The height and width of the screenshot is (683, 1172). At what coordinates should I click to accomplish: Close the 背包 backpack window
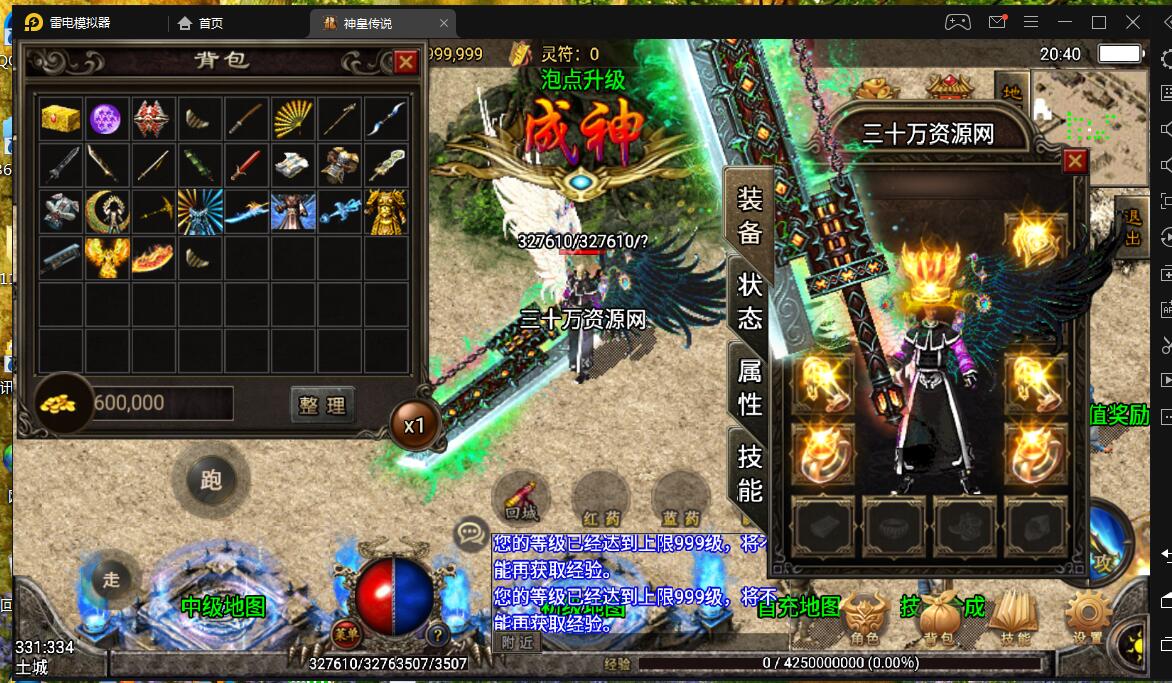tap(406, 62)
